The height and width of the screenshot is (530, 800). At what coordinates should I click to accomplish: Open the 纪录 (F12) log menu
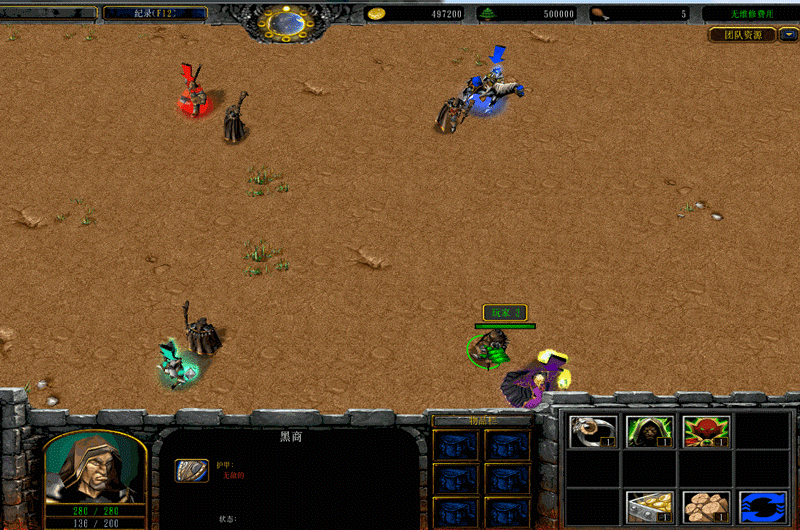click(x=155, y=13)
